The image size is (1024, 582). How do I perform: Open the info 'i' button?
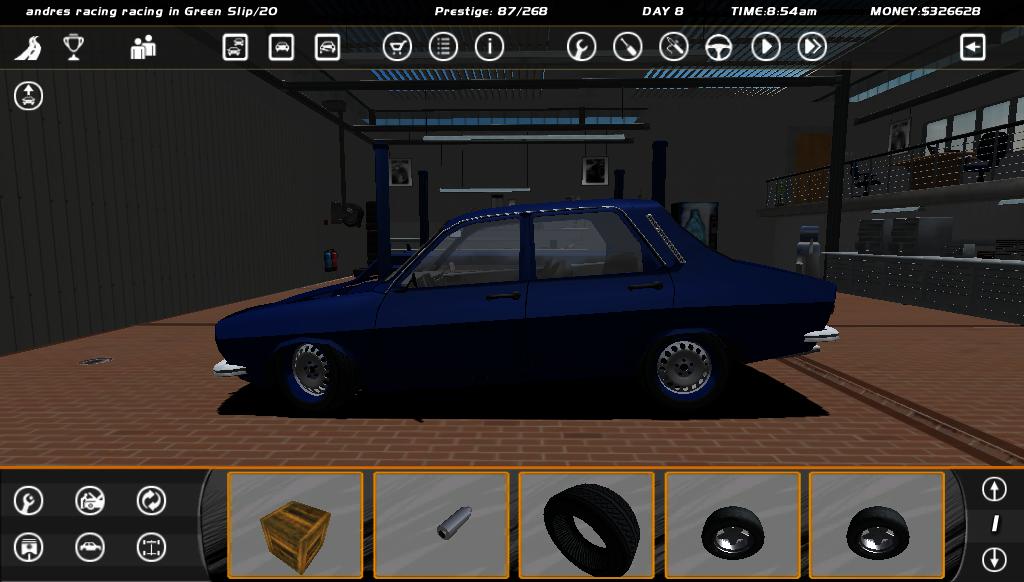489,47
